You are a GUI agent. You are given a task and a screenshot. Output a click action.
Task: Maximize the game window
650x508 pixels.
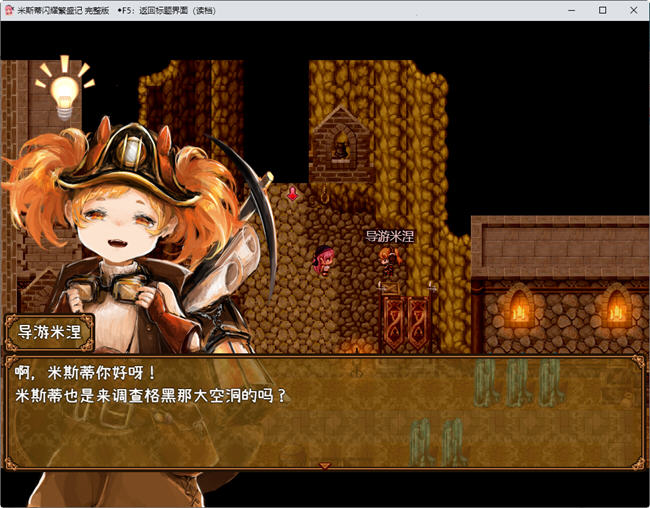coord(603,10)
